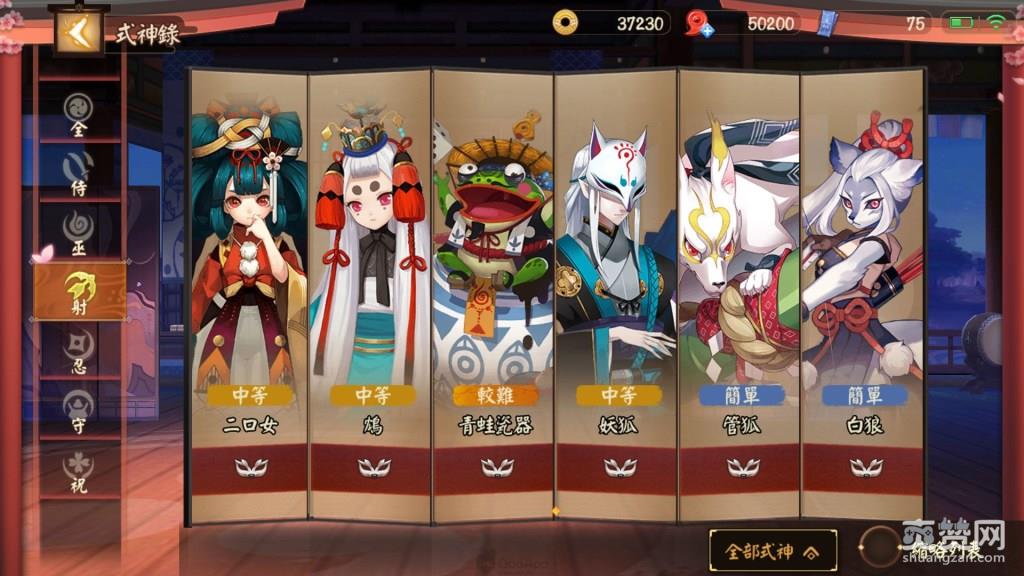Switch to the 侍 samurai tab
The width and height of the screenshot is (1024, 576).
click(x=79, y=172)
